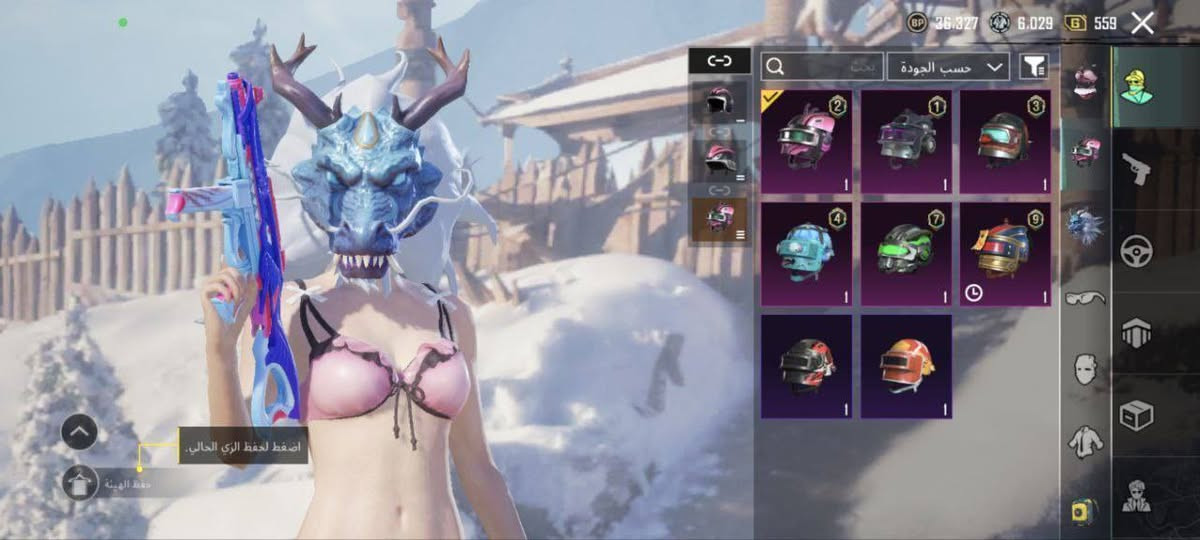Image resolution: width=1200 pixels, height=540 pixels.
Task: Select the gold-and-blue timed helmet numbered 9
Action: click(x=1005, y=254)
